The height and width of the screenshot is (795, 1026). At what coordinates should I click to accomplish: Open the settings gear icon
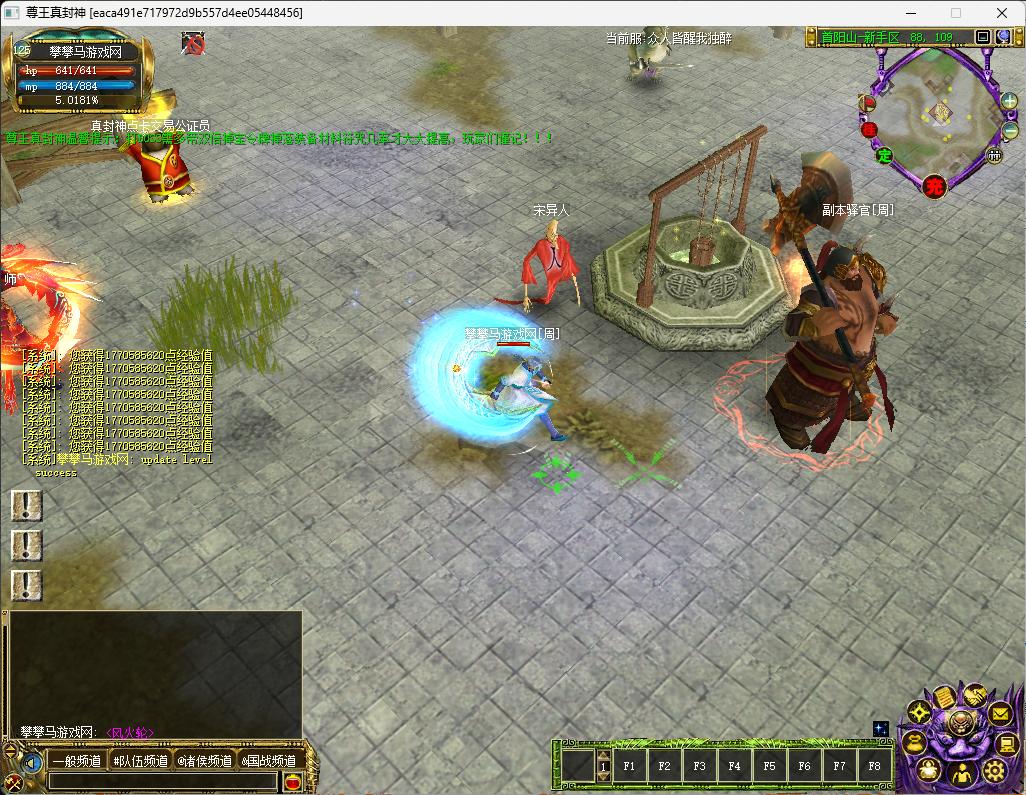coord(993,770)
